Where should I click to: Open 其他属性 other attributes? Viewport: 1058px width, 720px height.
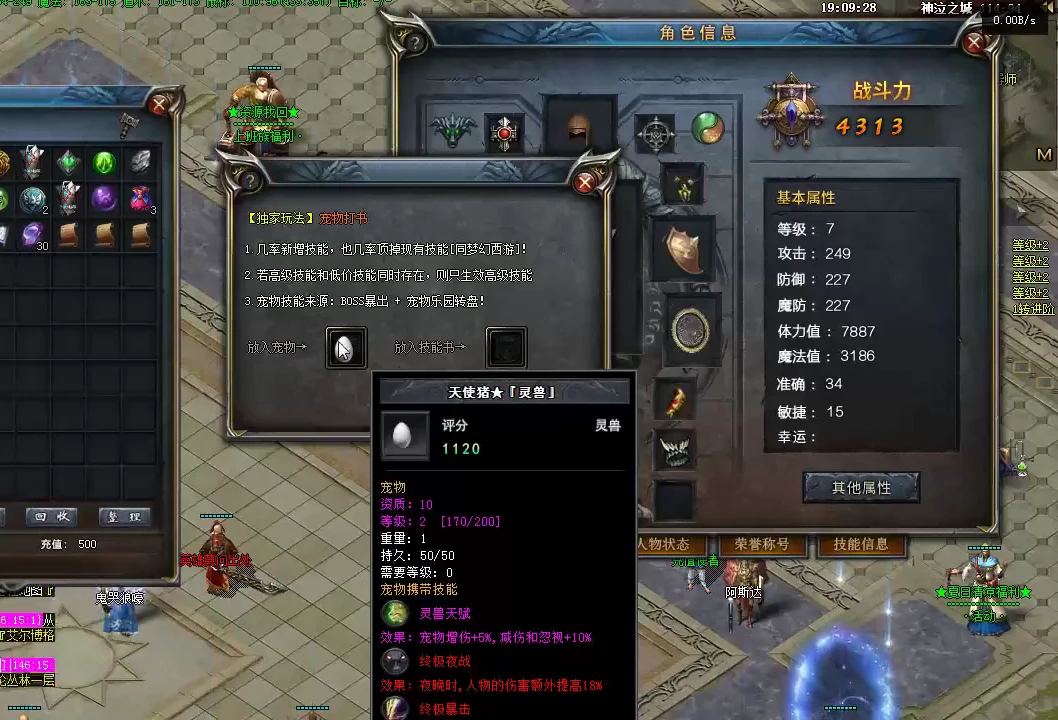click(x=861, y=487)
